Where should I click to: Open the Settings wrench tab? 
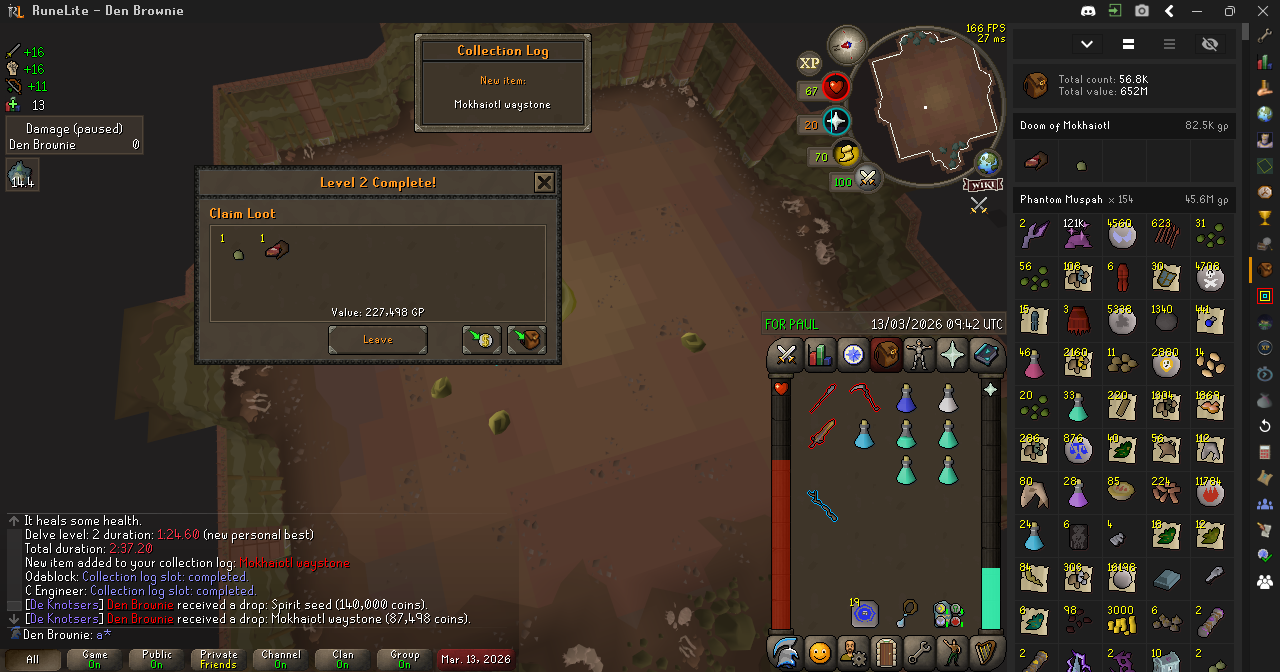click(919, 652)
